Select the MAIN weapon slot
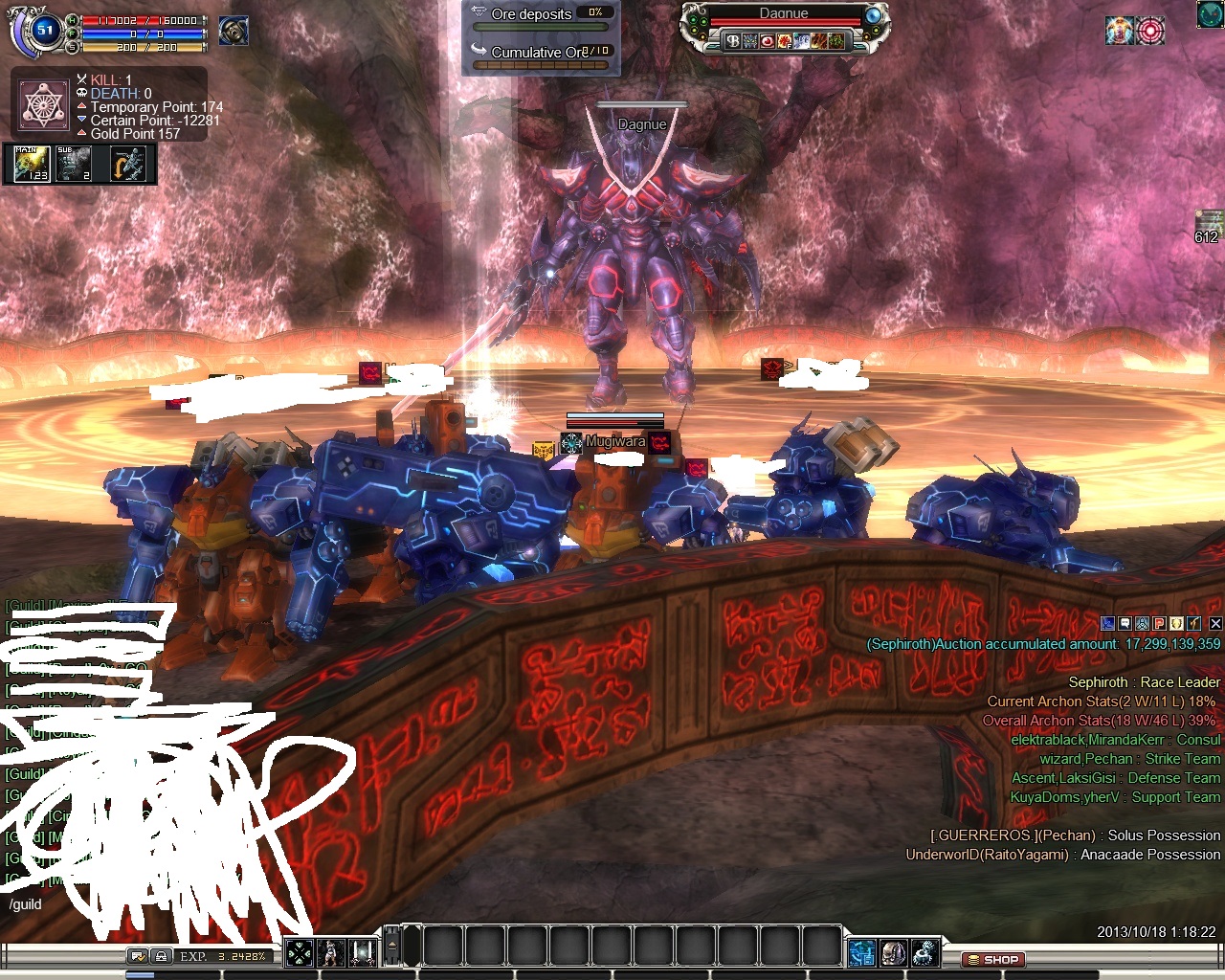This screenshot has height=980, width=1225. click(x=31, y=164)
